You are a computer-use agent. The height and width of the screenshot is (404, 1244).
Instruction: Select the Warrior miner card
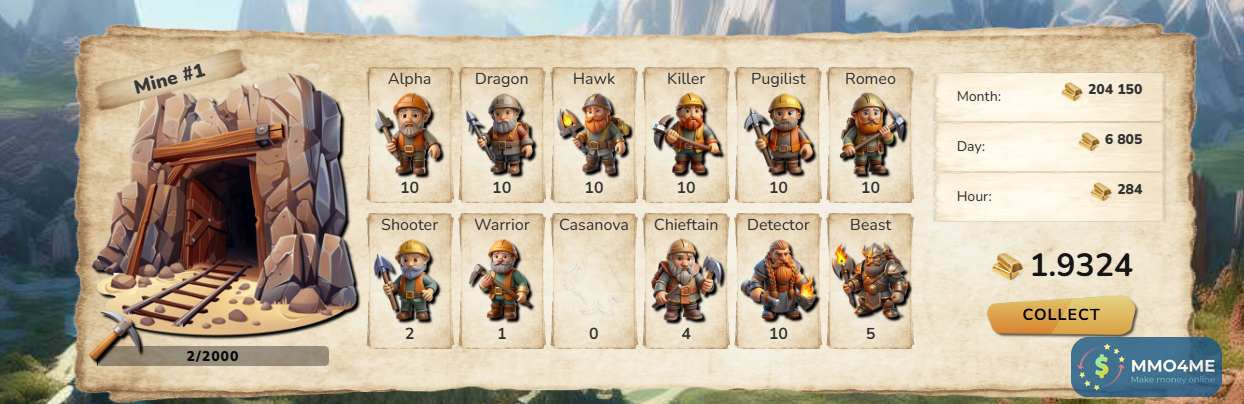tap(502, 280)
